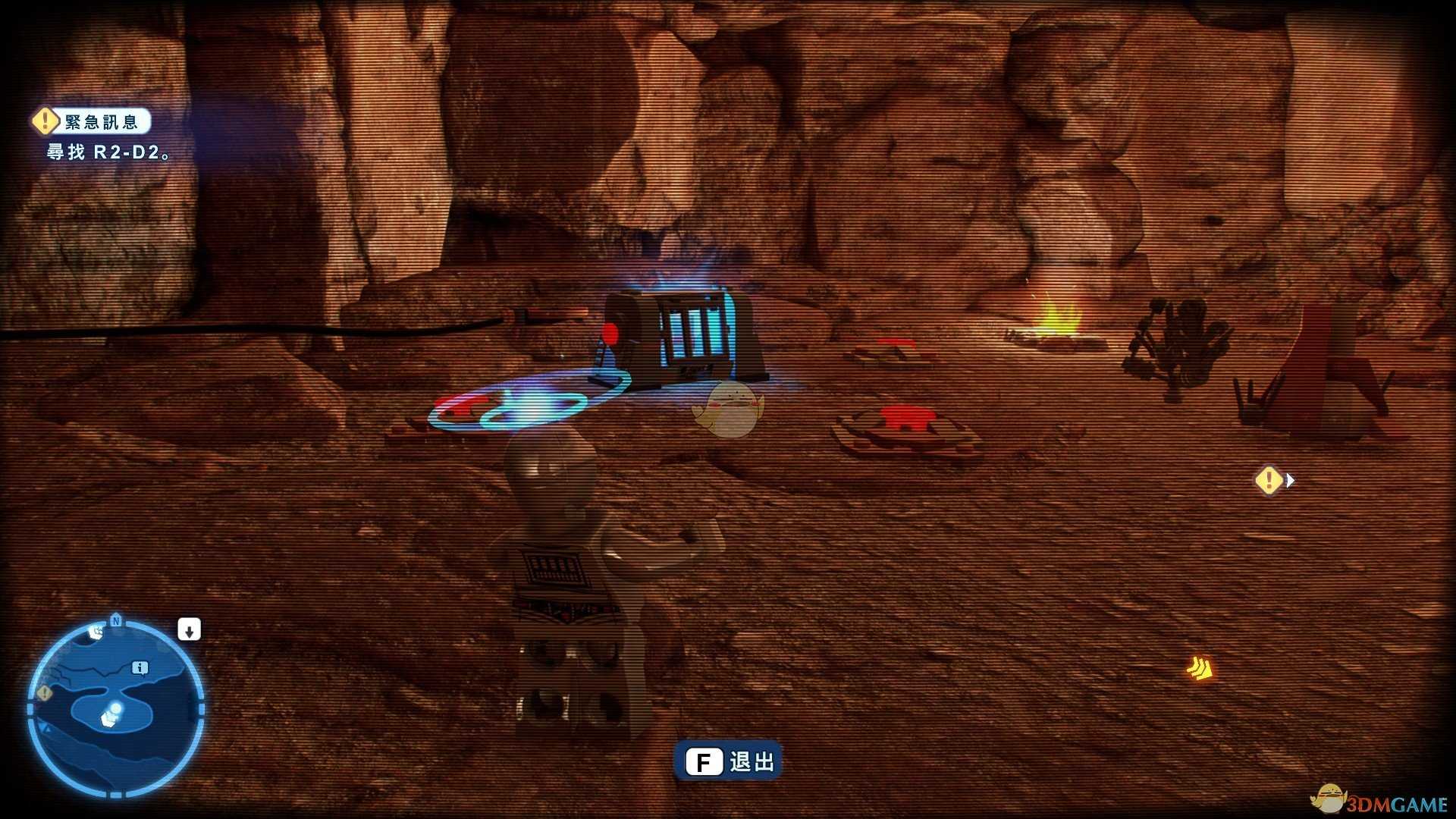Click the 3DMGAME watermark logo
This screenshot has width=1456, height=819.
pyautogui.click(x=1380, y=802)
